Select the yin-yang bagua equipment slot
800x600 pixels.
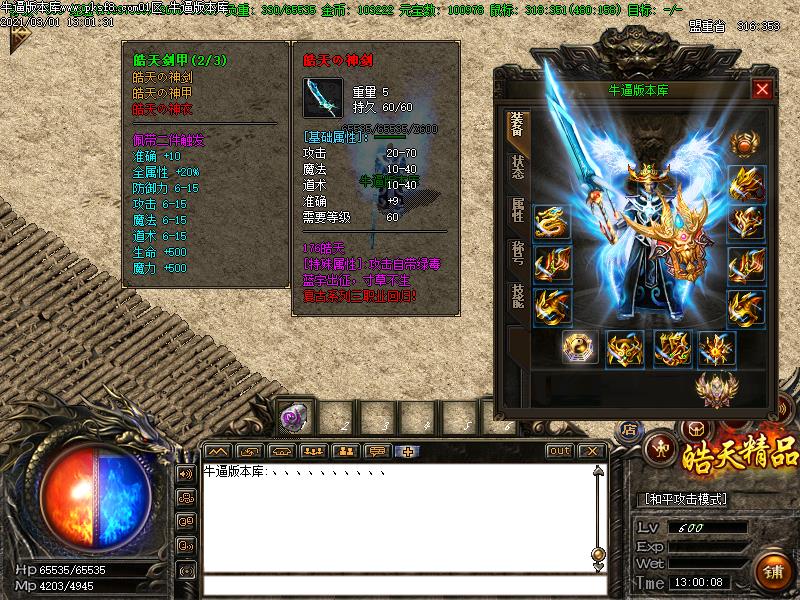[x=578, y=348]
